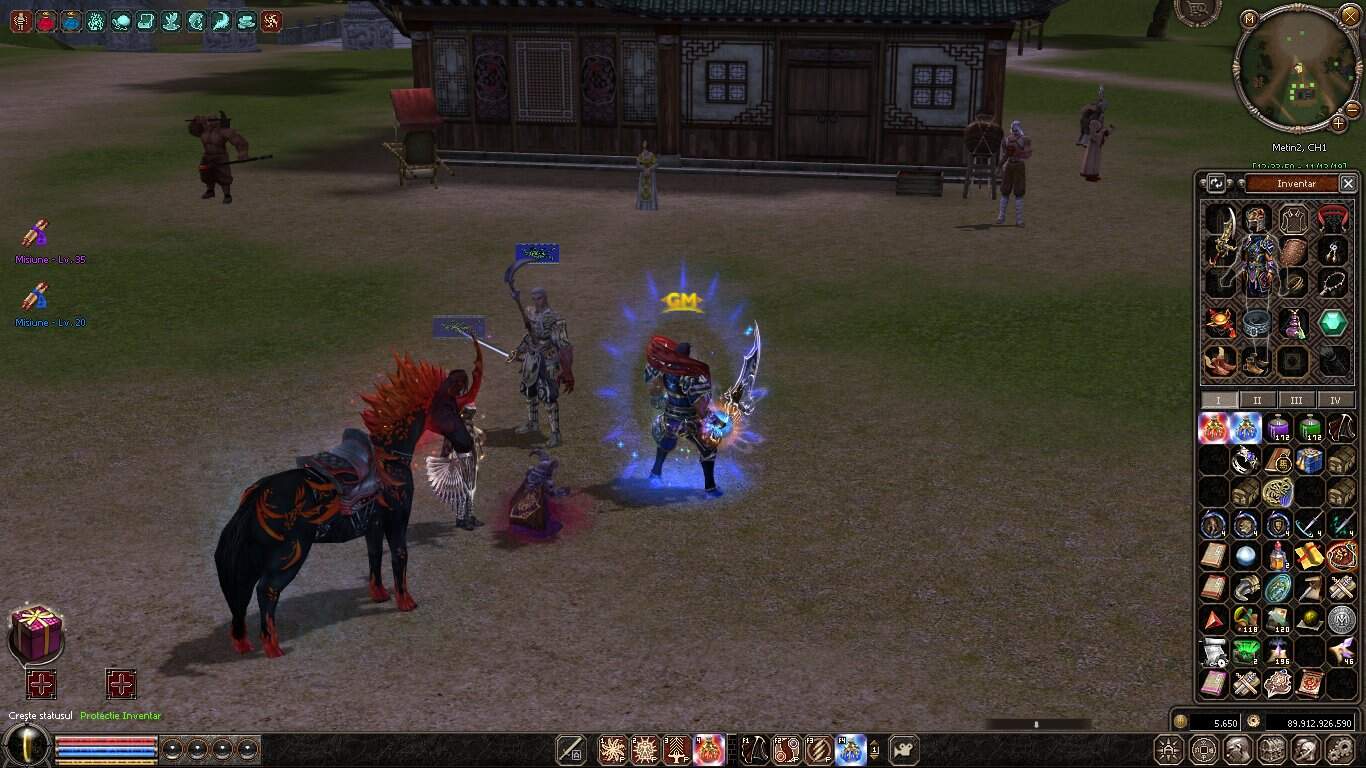Open the purple gift box

coord(37,634)
